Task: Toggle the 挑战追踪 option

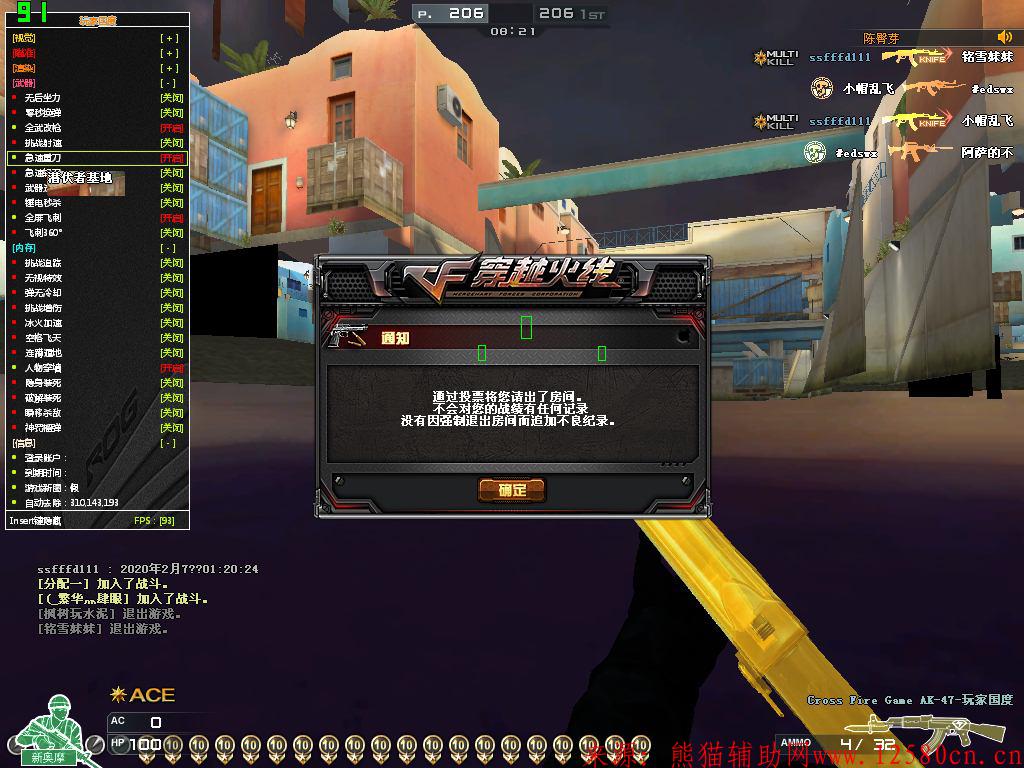Action: coord(171,263)
